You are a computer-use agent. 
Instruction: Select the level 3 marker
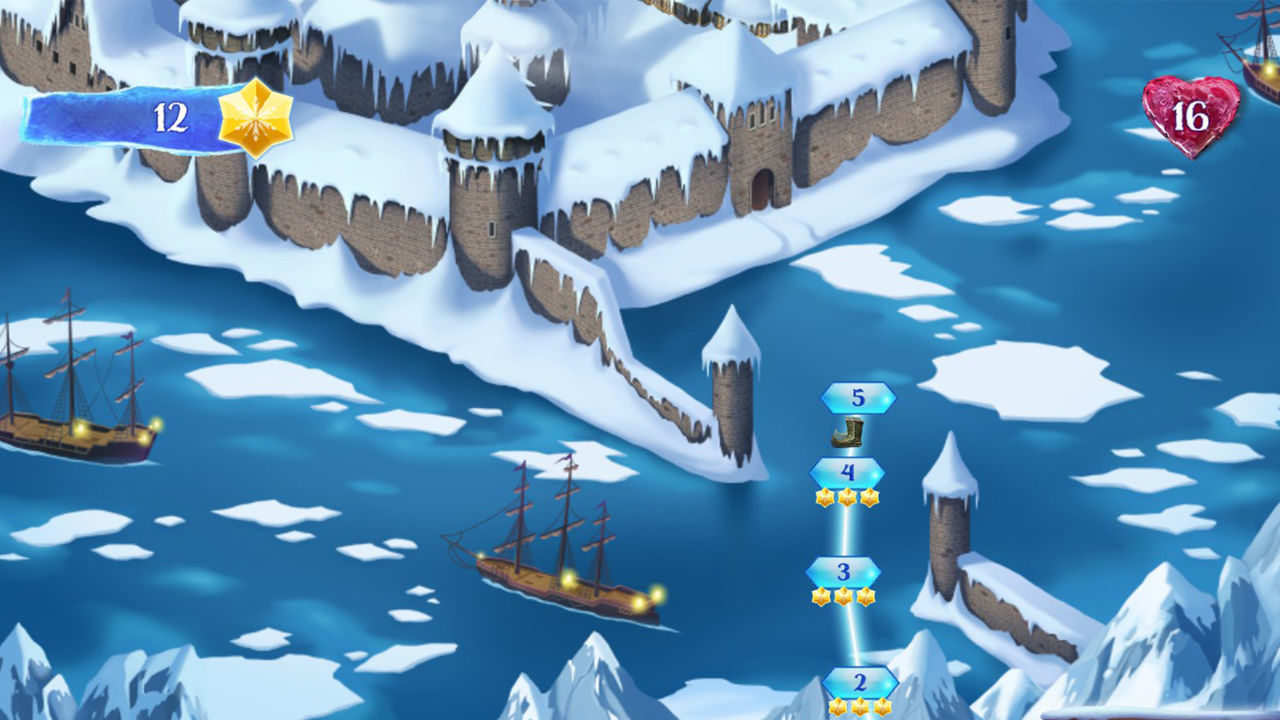(841, 573)
